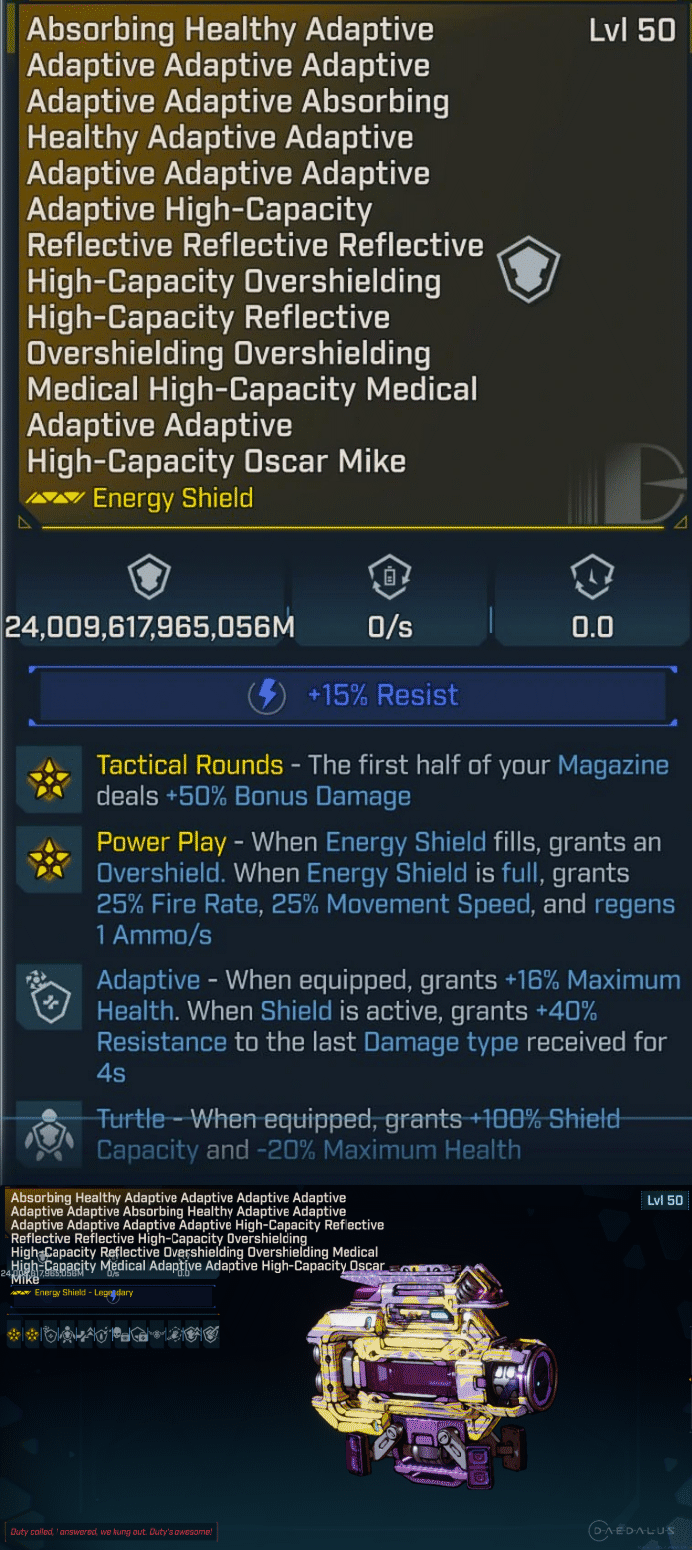Select the +15% Resist element bar
The width and height of the screenshot is (692, 1550).
pos(347,695)
